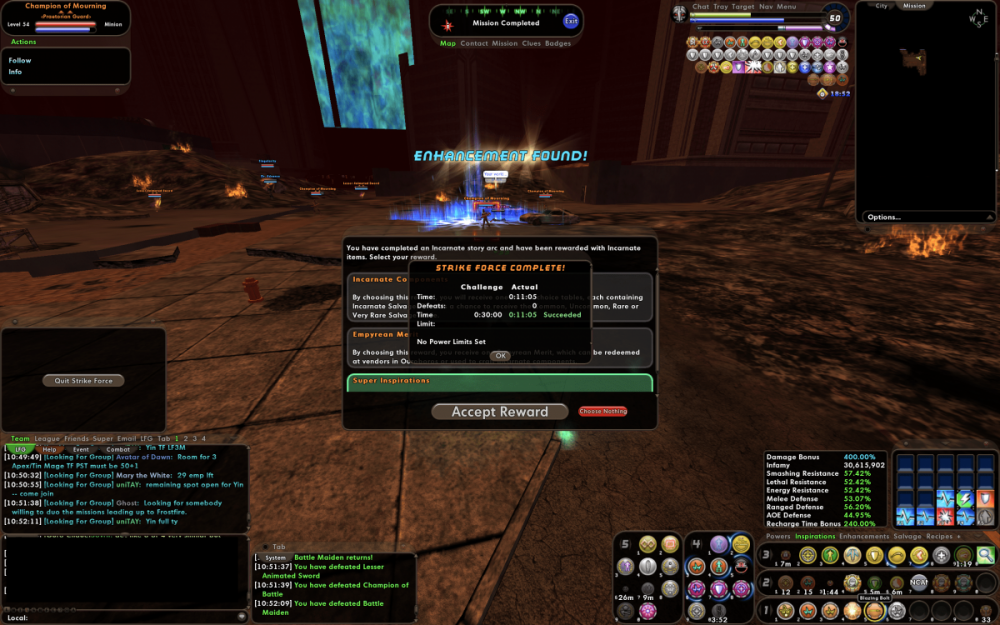Confirm the Strike Force Complete dialog with OK

[500, 356]
